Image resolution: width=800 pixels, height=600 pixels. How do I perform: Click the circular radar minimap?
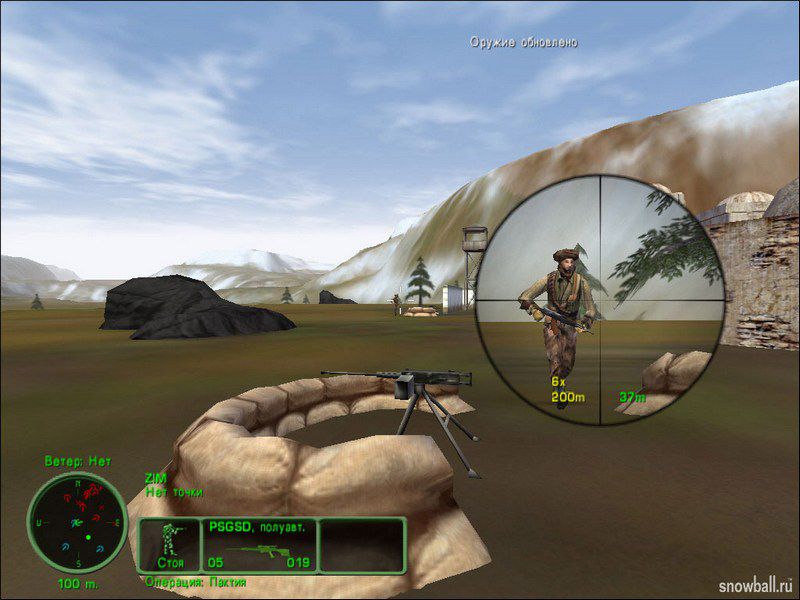[x=76, y=521]
